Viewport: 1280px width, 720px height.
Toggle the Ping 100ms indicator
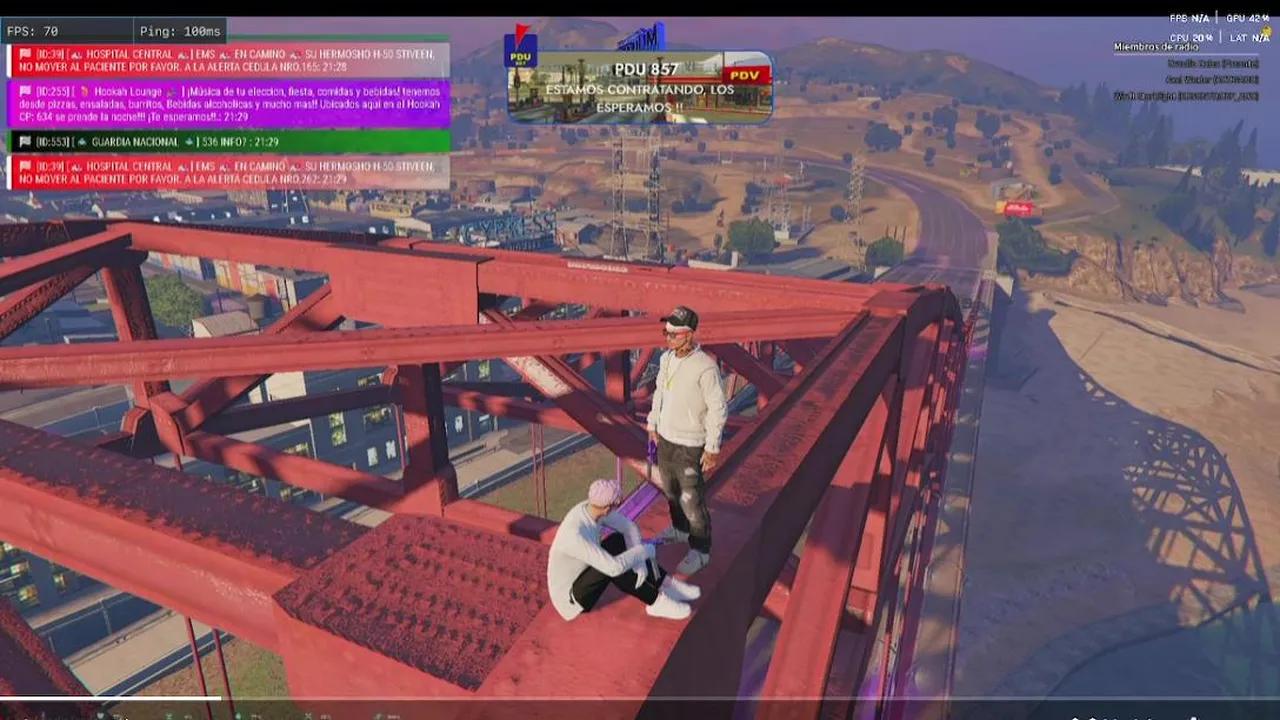click(178, 32)
